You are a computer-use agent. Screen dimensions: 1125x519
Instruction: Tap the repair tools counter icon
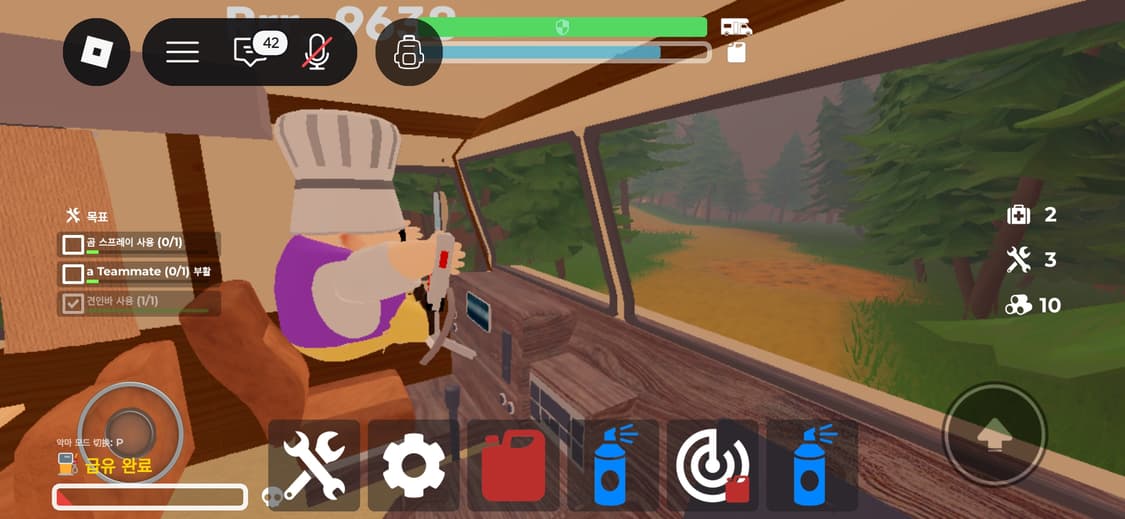(1018, 260)
